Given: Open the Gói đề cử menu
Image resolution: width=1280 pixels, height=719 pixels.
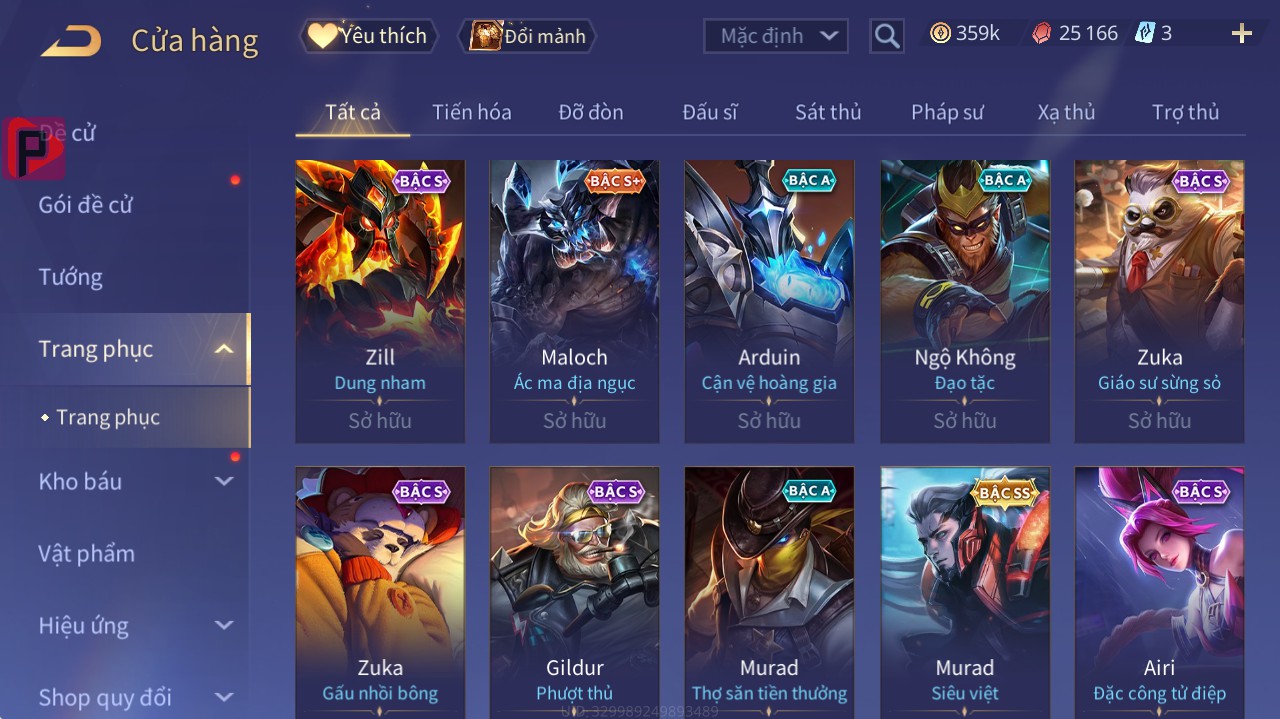Looking at the screenshot, I should pos(86,205).
